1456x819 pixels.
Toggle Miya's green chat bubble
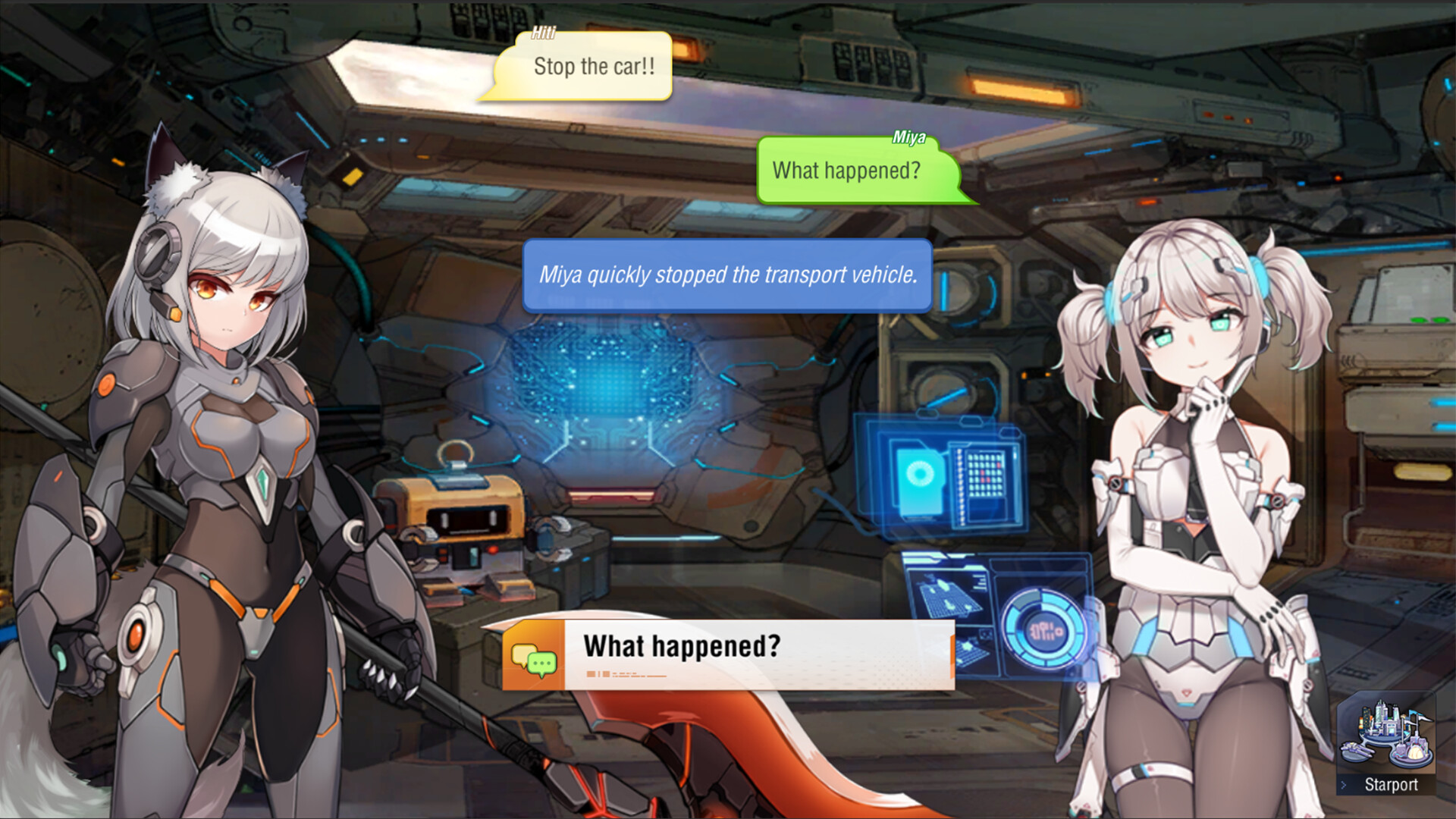[x=847, y=171]
